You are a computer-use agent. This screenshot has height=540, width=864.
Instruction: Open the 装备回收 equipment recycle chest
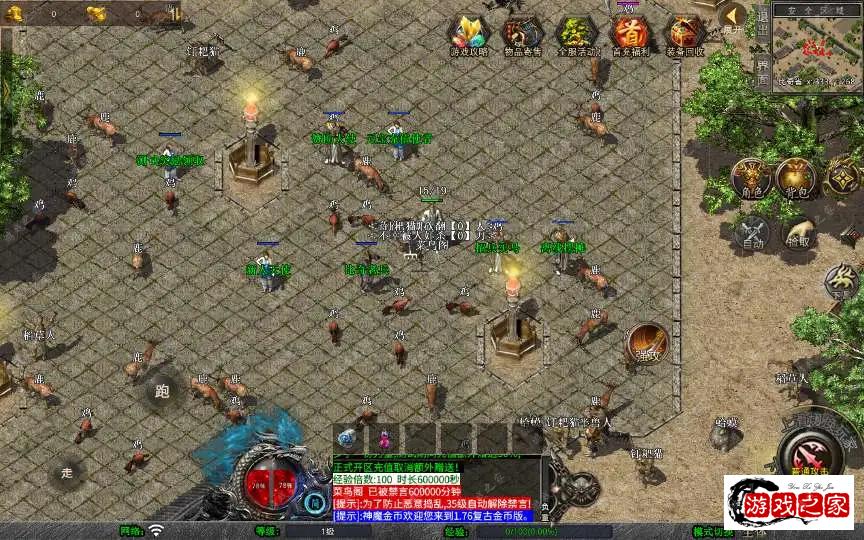(x=684, y=35)
